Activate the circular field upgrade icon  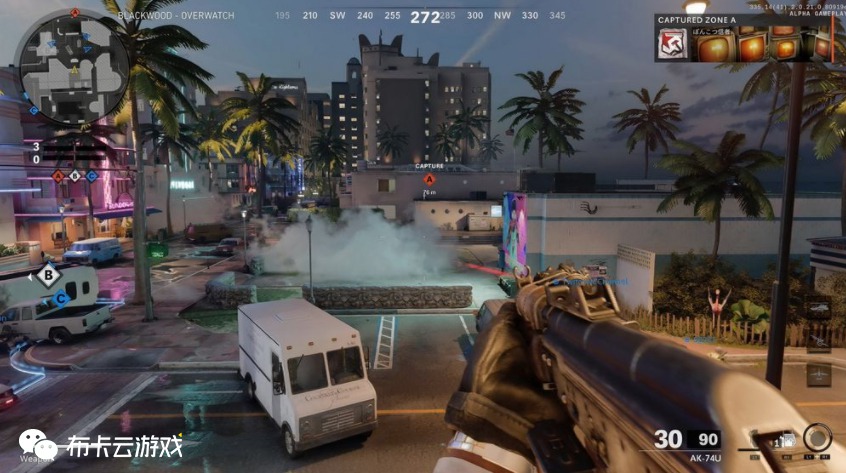click(817, 438)
